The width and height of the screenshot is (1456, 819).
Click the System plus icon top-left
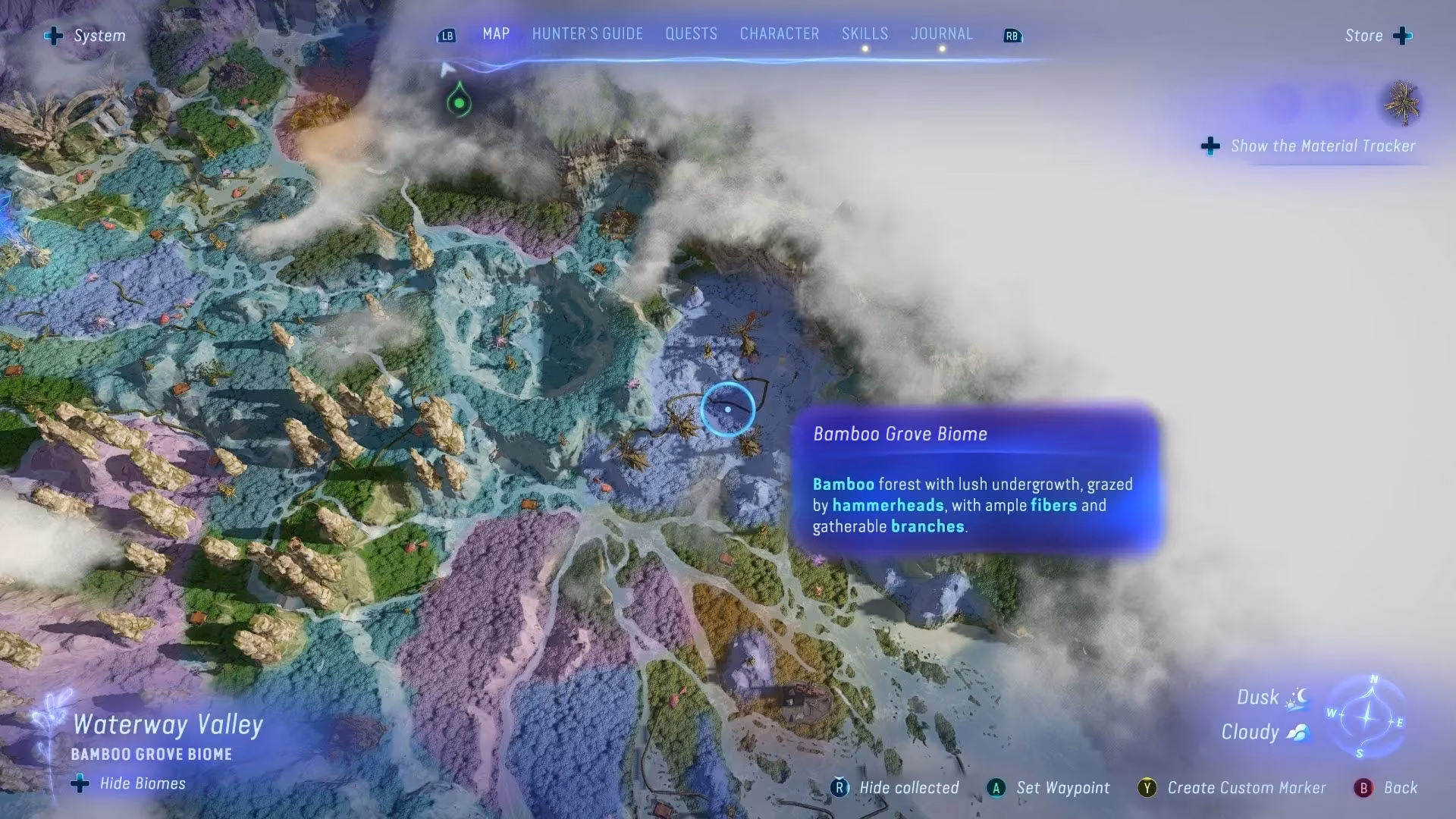53,35
